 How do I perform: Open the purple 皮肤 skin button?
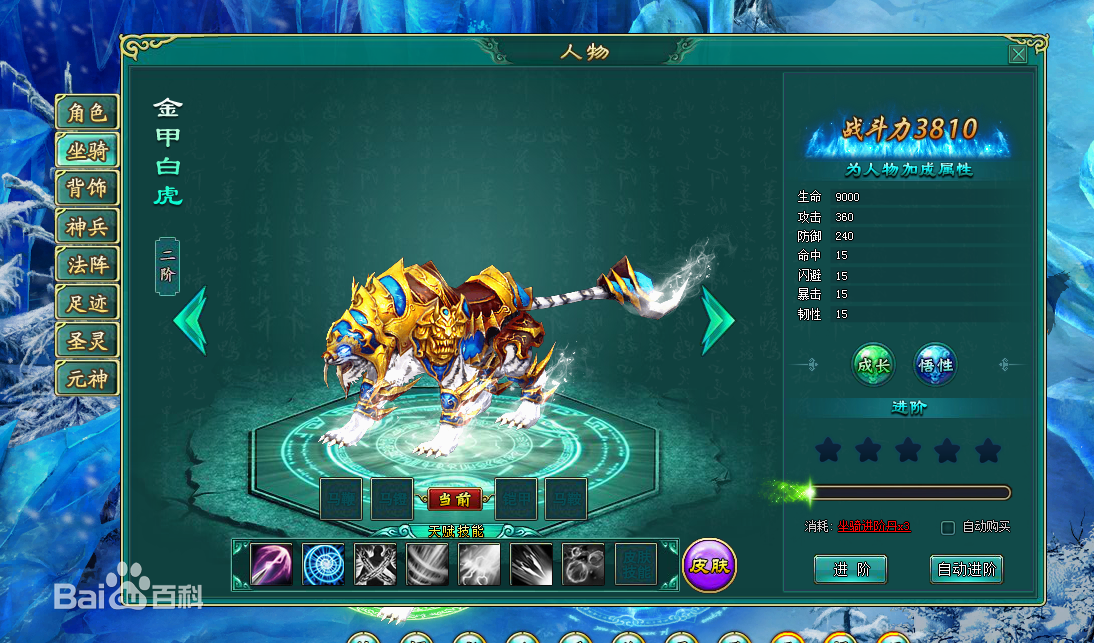[709, 565]
